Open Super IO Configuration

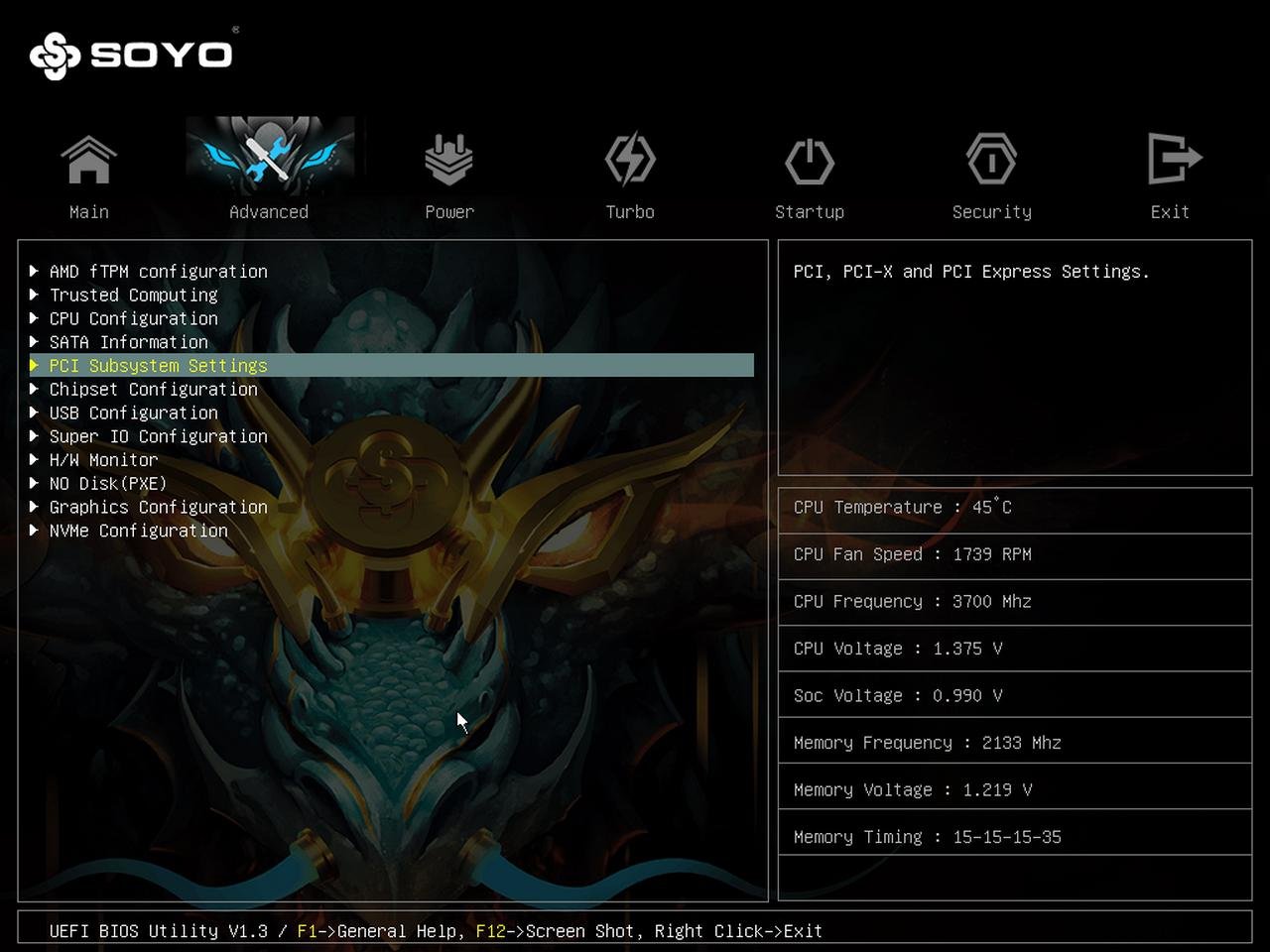click(158, 436)
